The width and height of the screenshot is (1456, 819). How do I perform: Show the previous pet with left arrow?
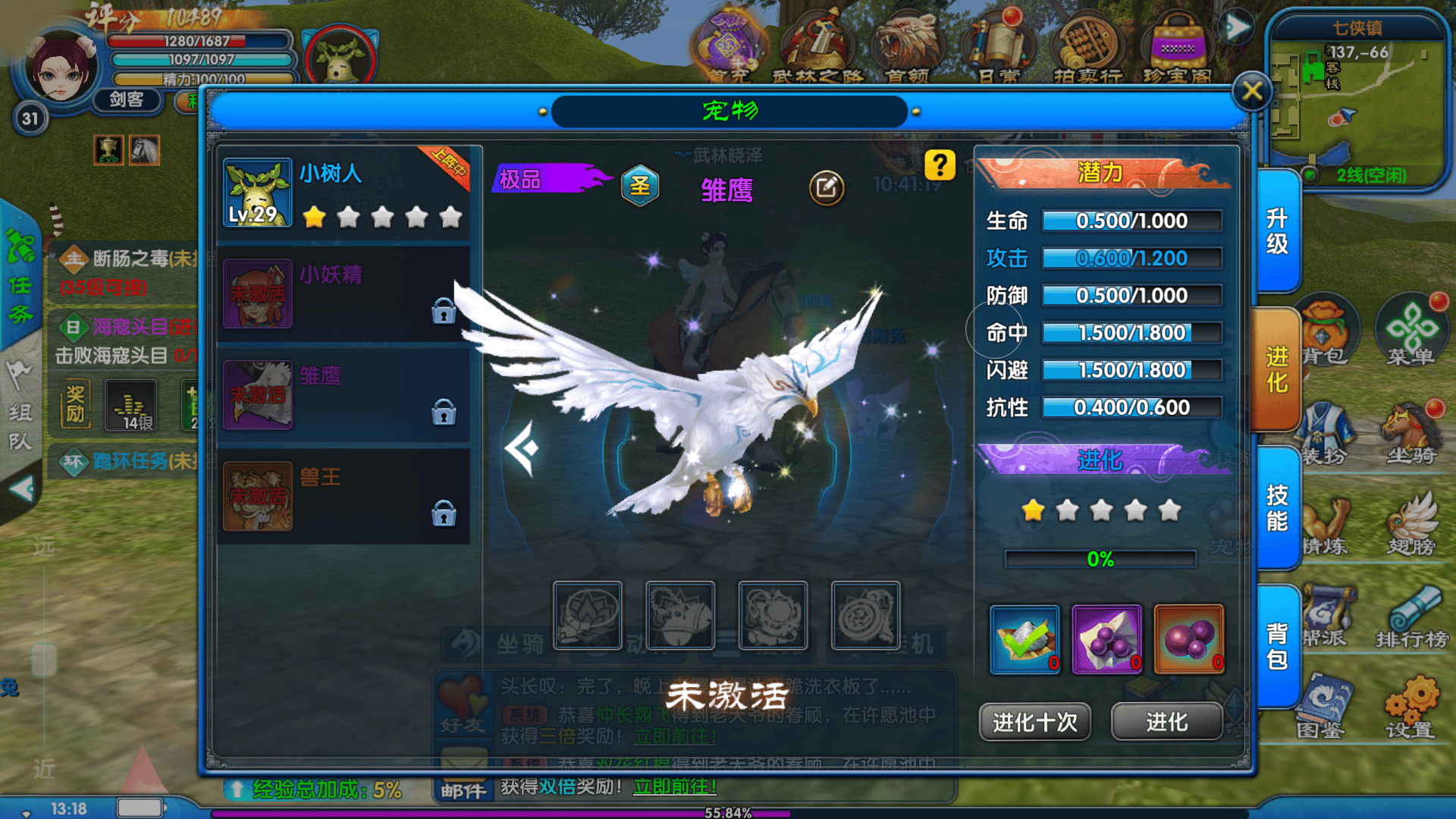pos(522,448)
